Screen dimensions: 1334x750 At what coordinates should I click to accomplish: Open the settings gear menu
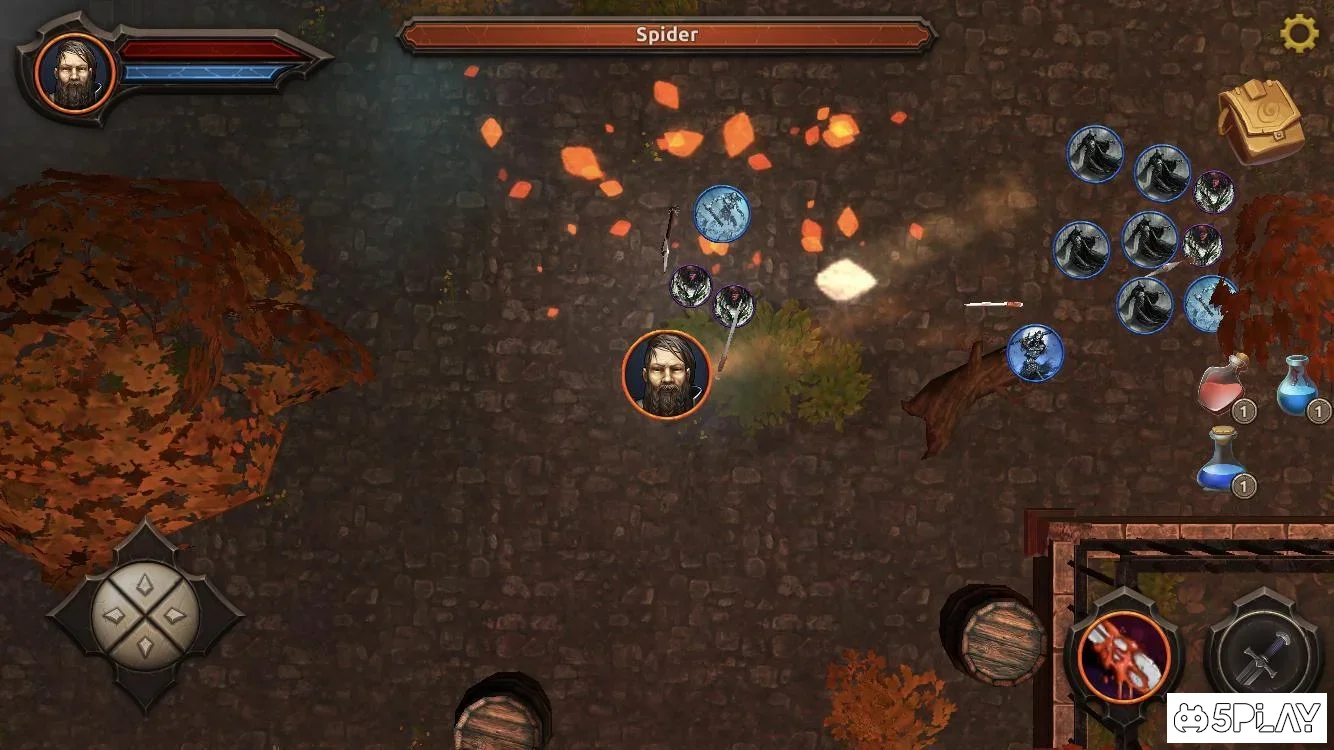(x=1299, y=34)
